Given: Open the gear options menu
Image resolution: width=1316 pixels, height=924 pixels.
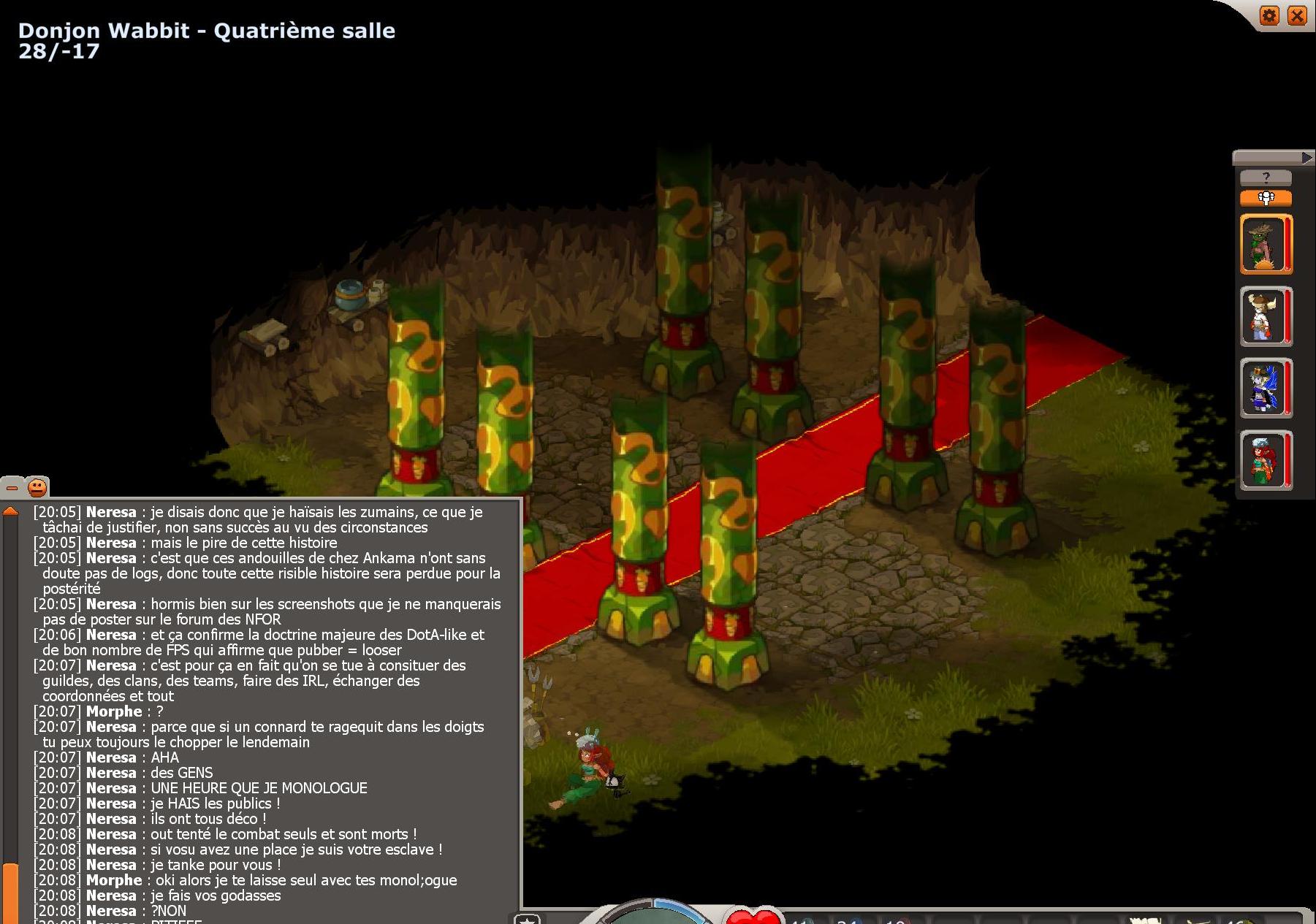Looking at the screenshot, I should coord(1269,15).
